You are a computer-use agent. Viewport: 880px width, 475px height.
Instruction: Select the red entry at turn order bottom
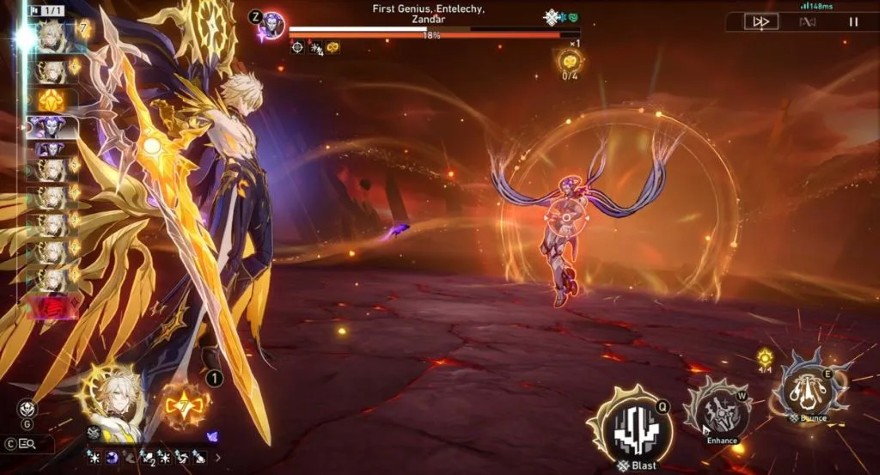(52, 307)
